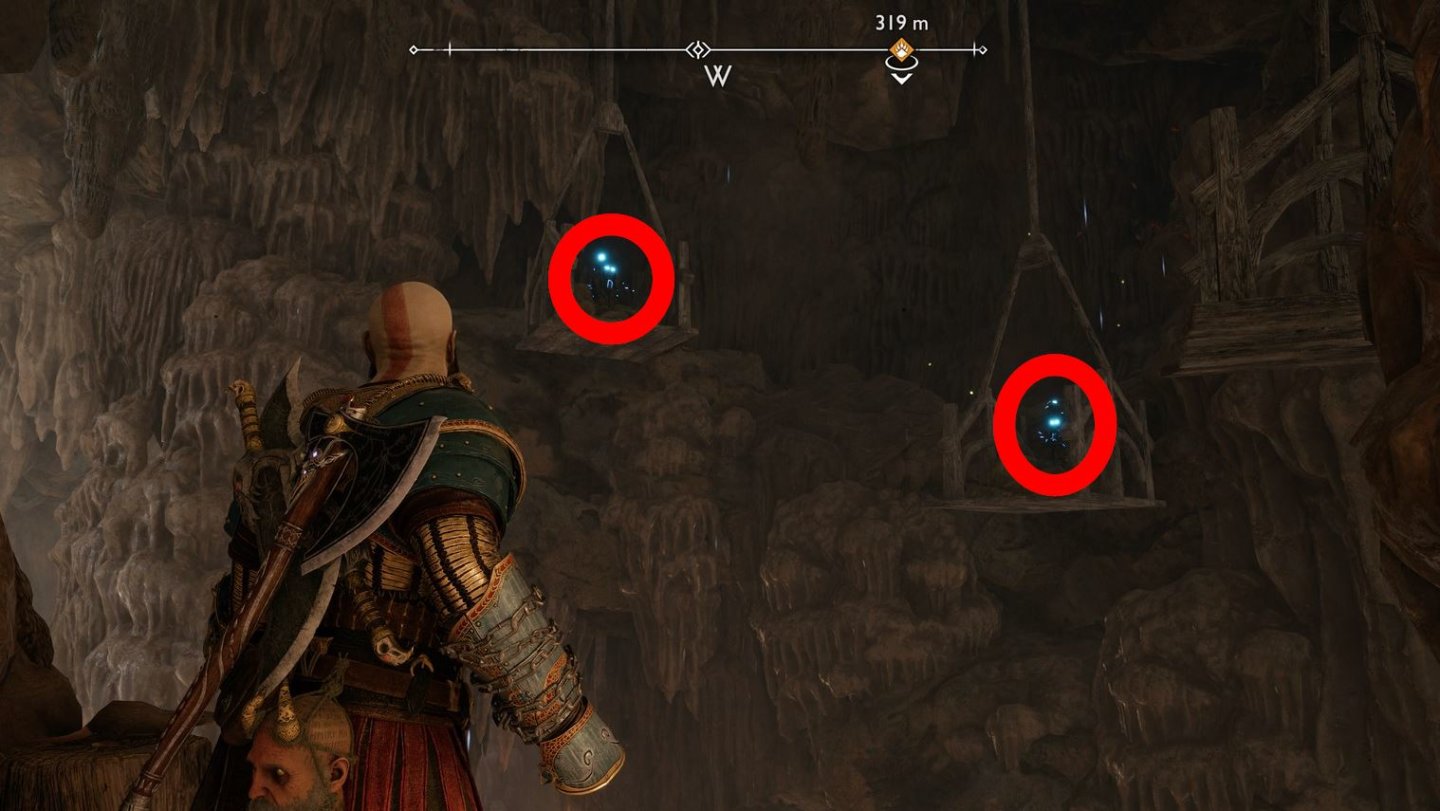Expand the downward chevron under the 319 m marker
The image size is (1440, 811).
(x=901, y=77)
